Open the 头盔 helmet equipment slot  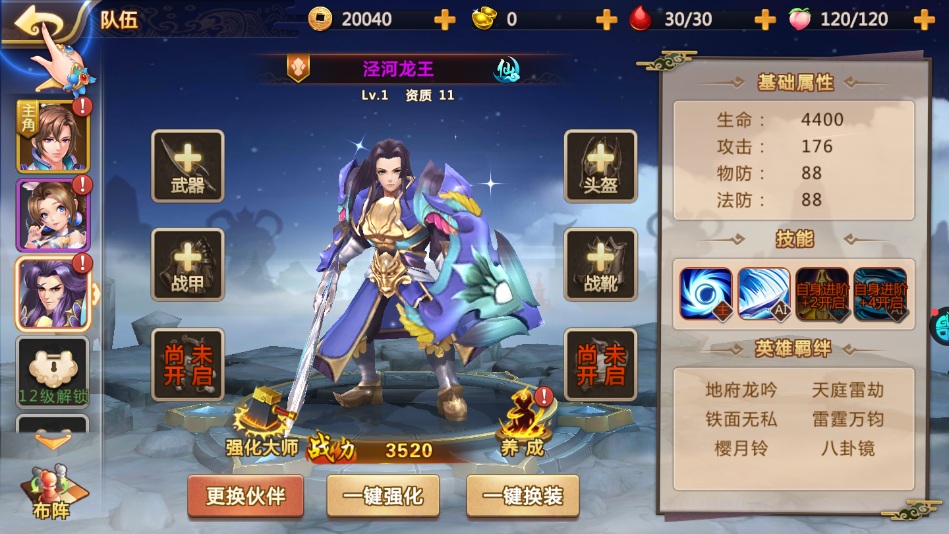(600, 166)
